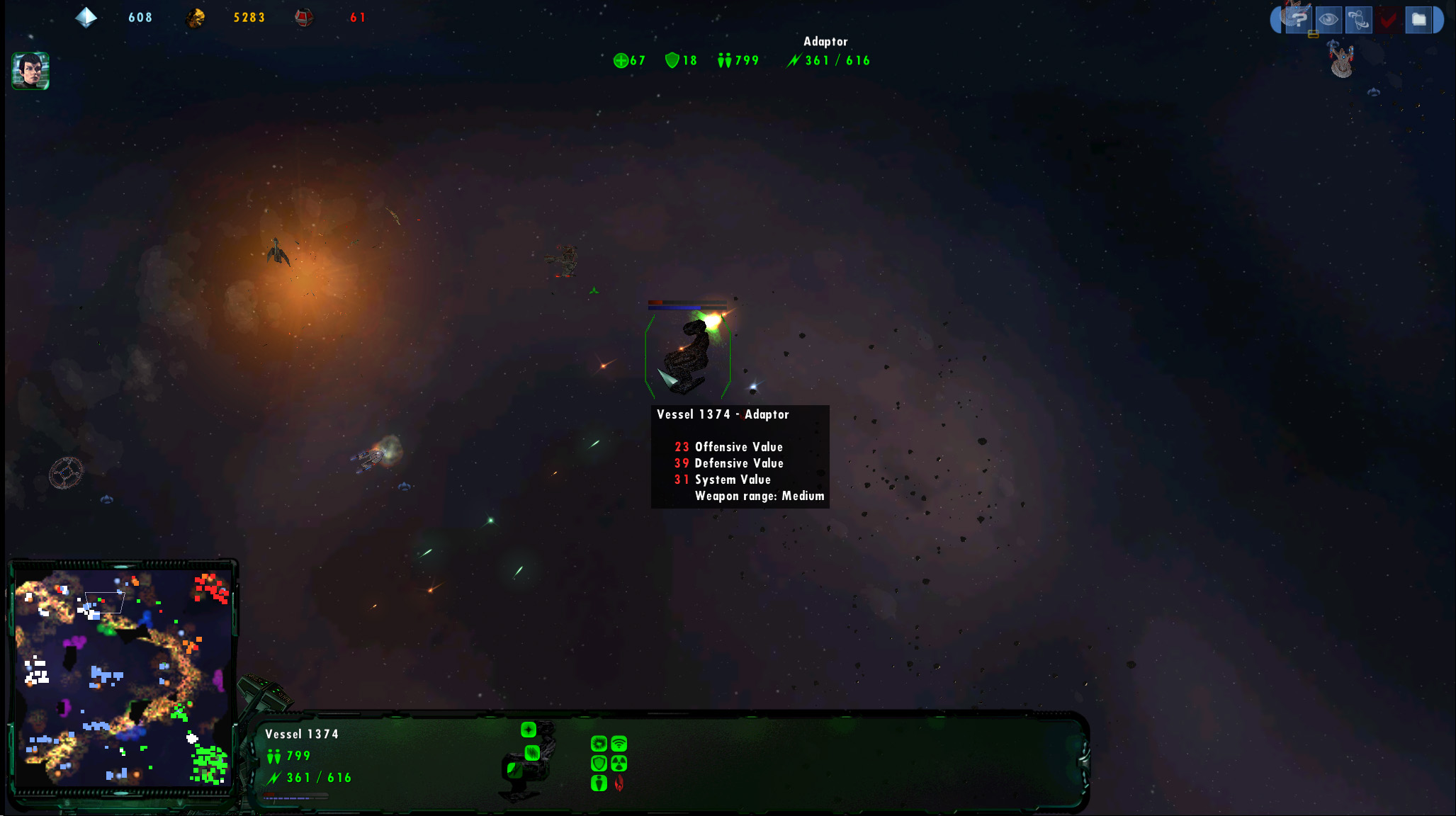Select the crew person system icon
This screenshot has width=1456, height=816.
[599, 783]
